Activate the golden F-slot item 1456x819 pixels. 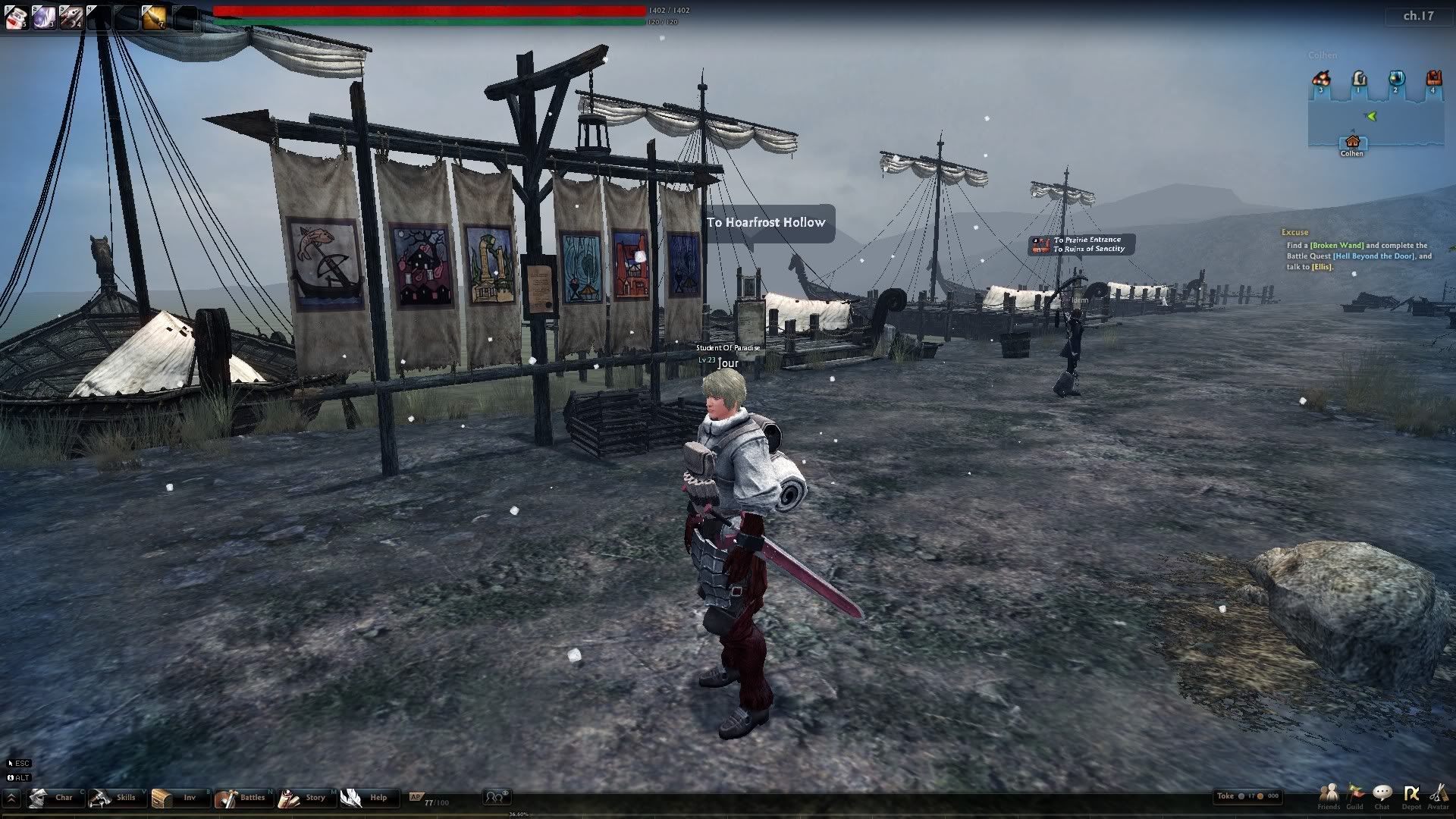tap(154, 17)
